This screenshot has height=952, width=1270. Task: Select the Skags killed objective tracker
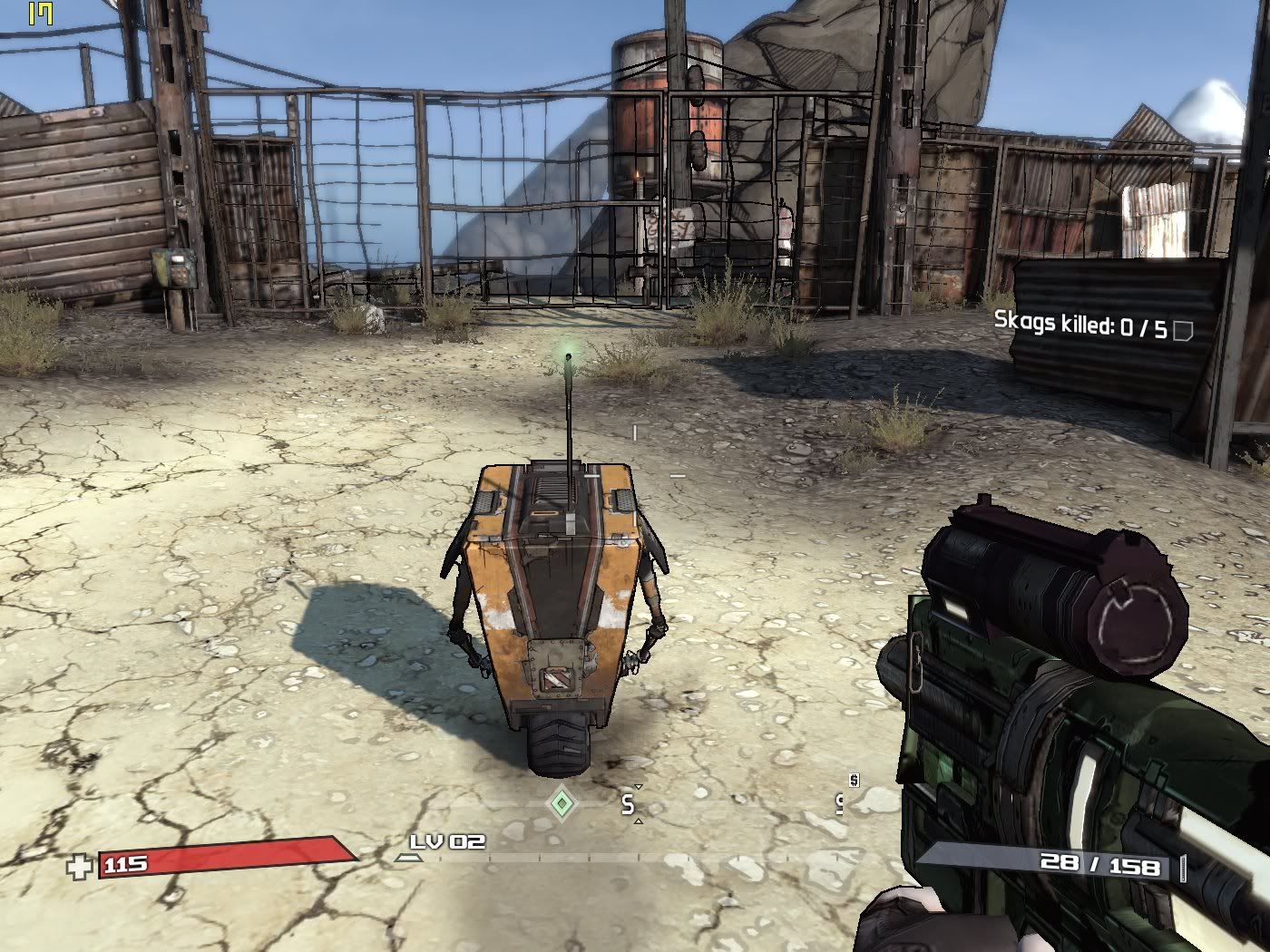pos(1079,324)
